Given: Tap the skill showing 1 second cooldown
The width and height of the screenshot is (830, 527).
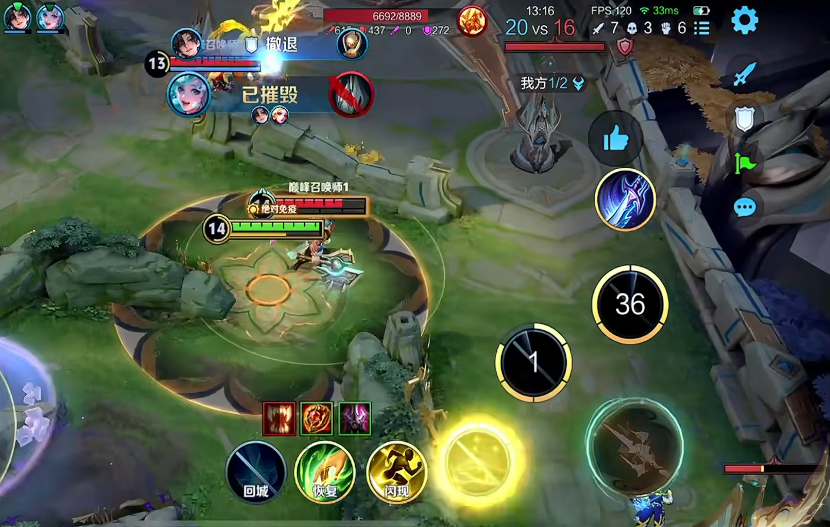Looking at the screenshot, I should click(x=534, y=362).
